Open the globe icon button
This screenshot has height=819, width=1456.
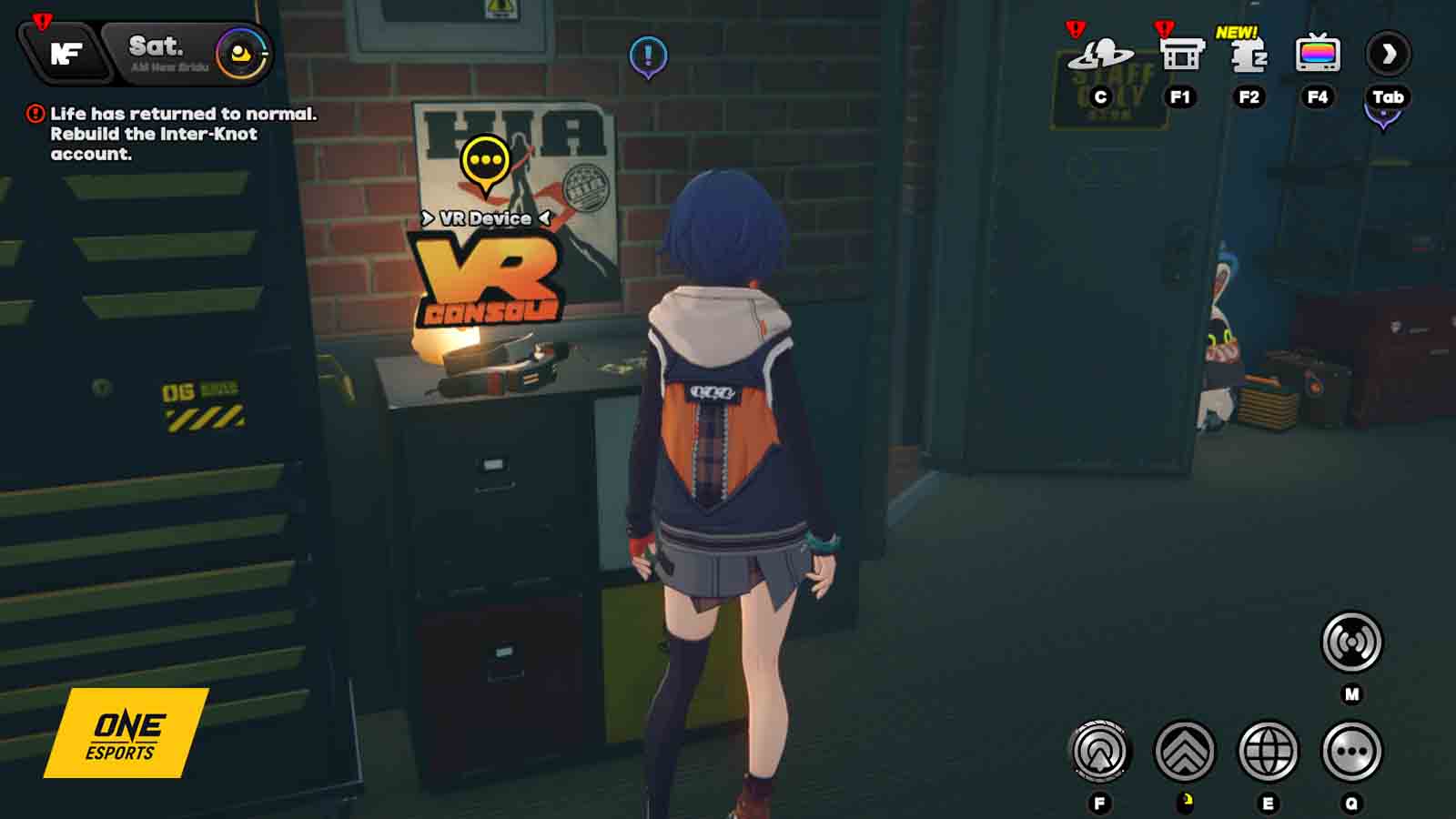click(x=1268, y=752)
